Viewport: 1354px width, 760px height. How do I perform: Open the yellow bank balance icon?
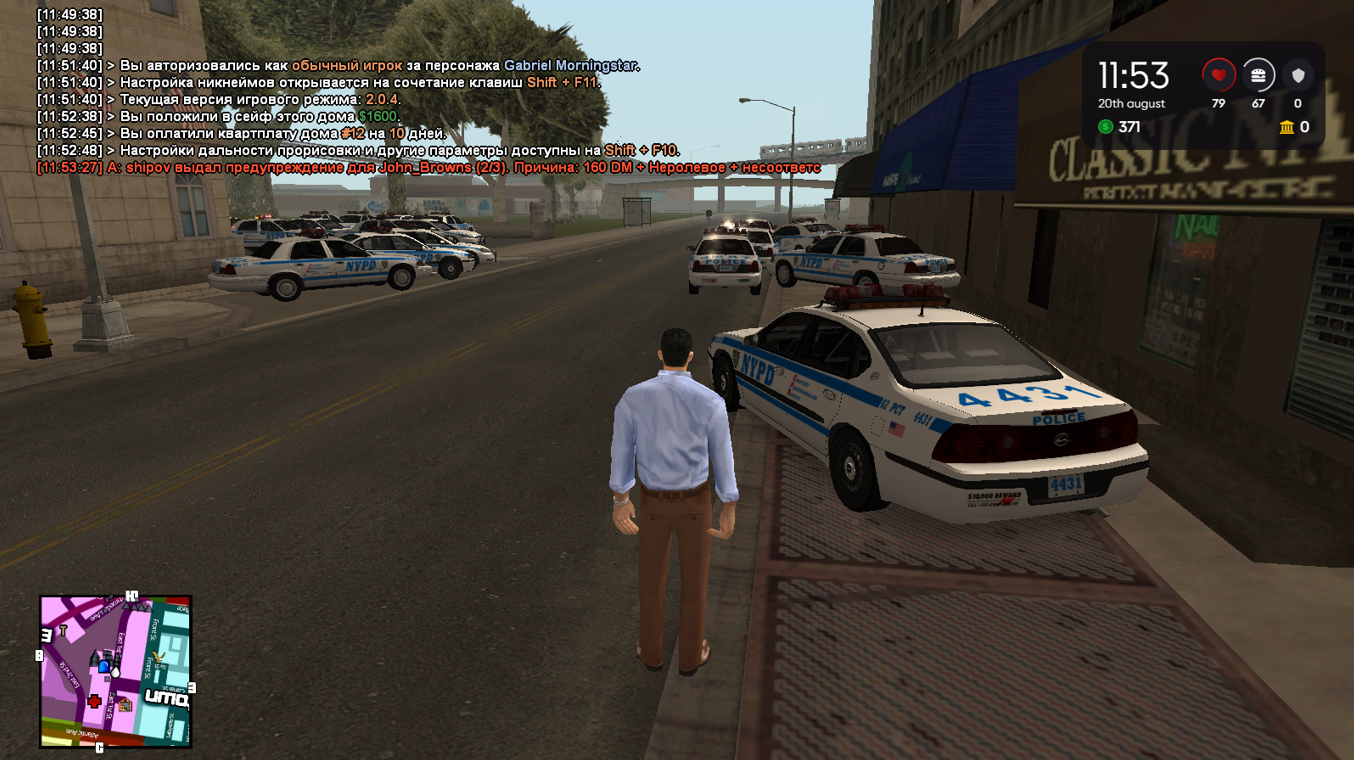[x=1286, y=127]
